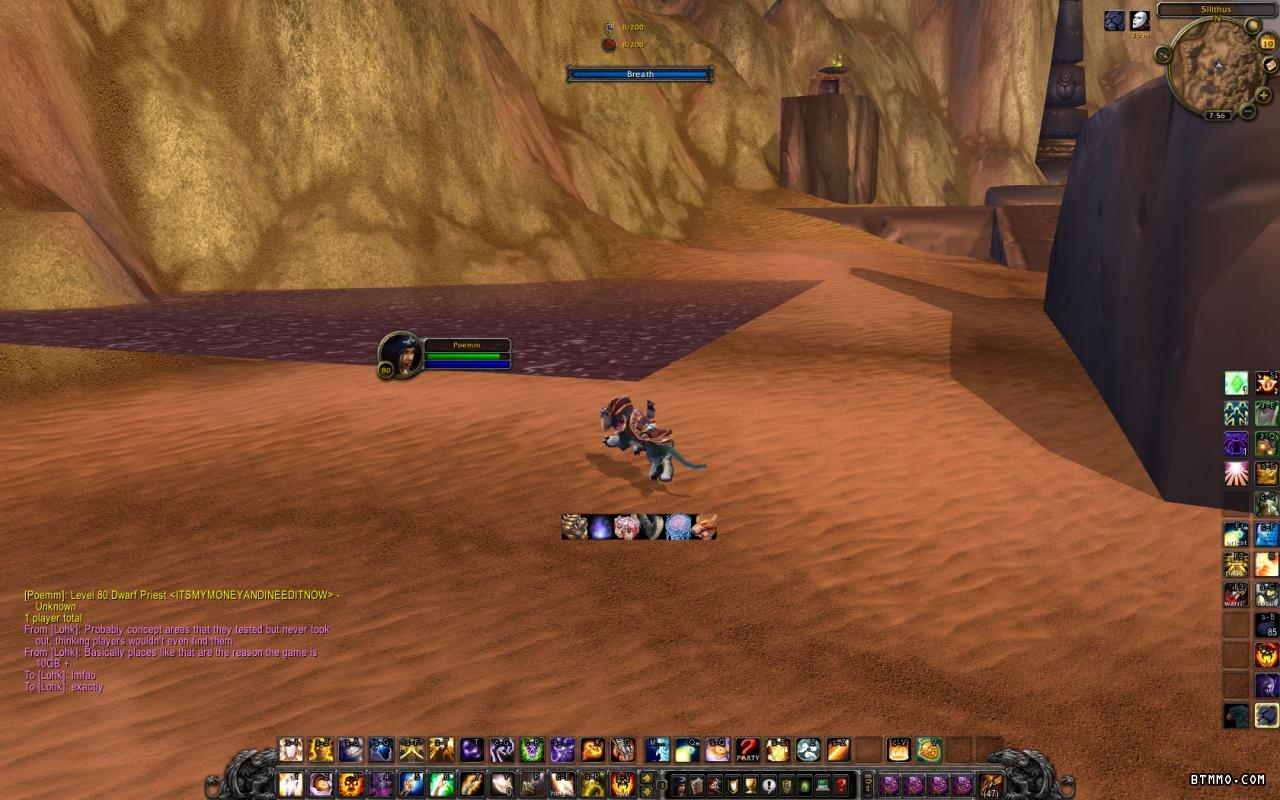
Task: Click the Silithus minimap
Action: coord(1214,68)
